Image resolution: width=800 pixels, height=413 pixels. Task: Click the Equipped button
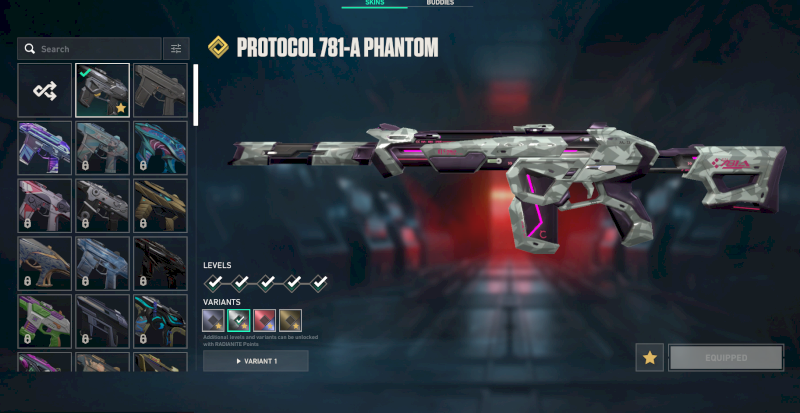click(726, 357)
